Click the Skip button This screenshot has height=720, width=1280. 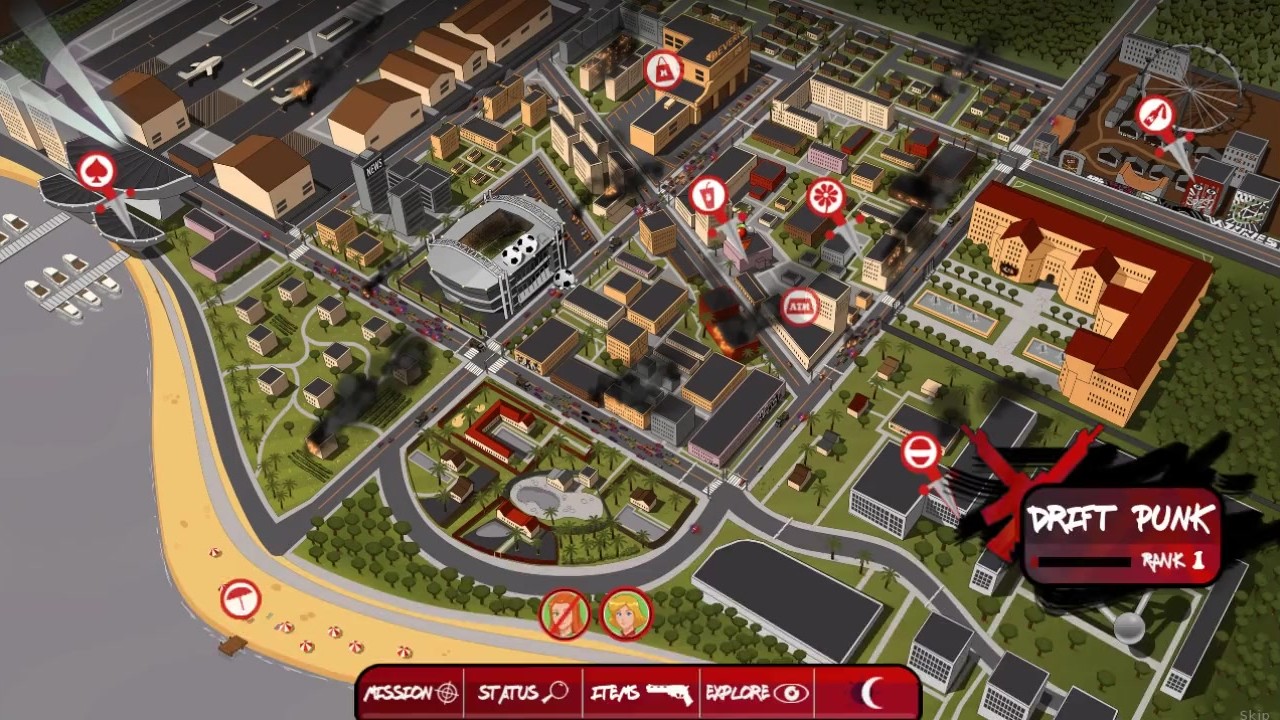tap(1254, 714)
